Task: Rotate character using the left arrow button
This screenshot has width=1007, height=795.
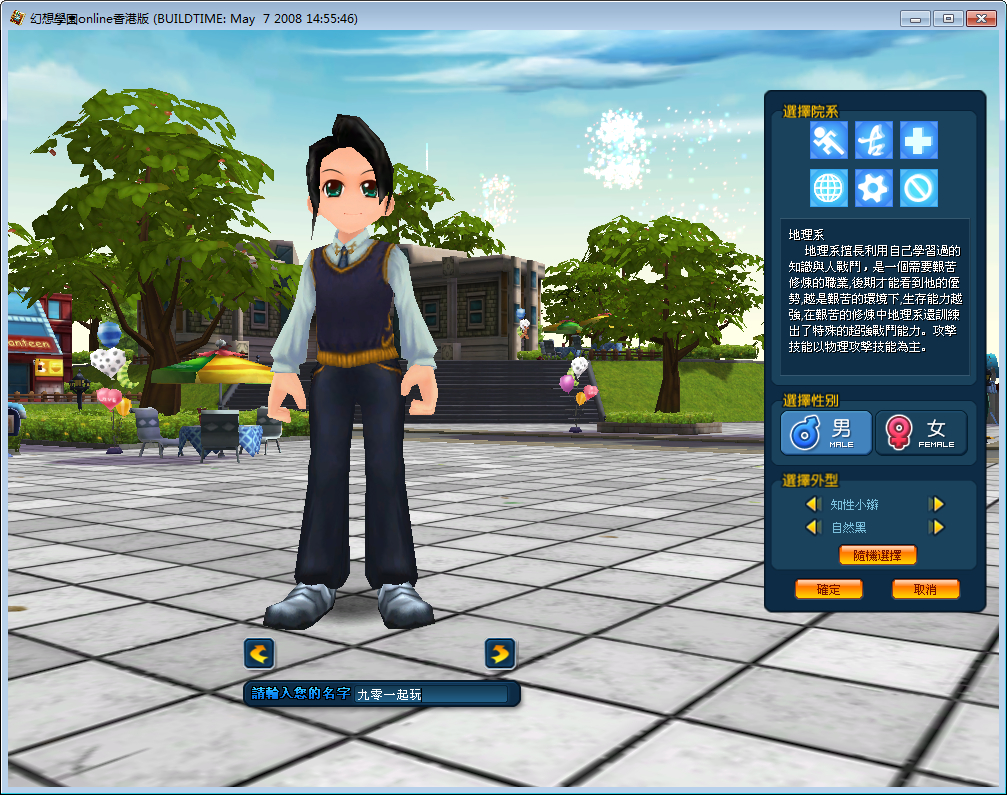Action: tap(259, 654)
